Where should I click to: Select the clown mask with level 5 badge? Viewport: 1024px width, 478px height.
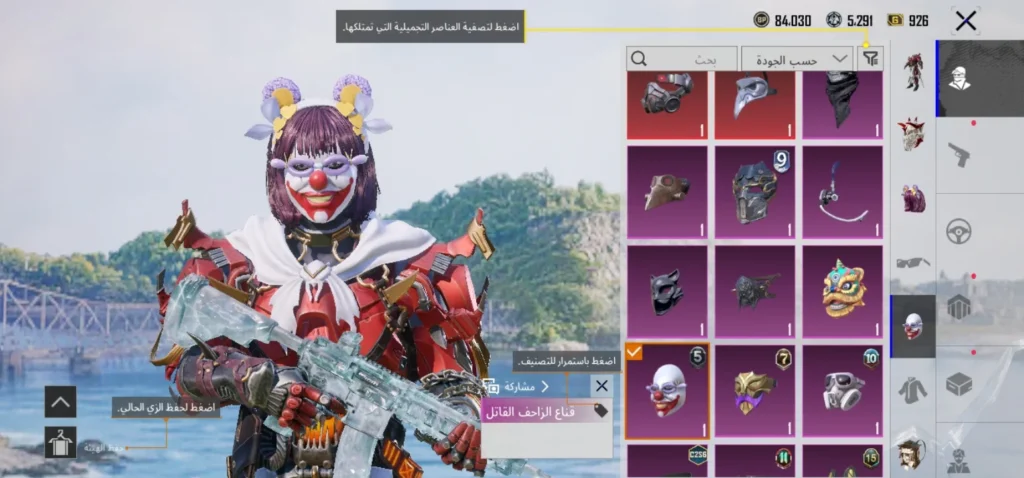[667, 391]
